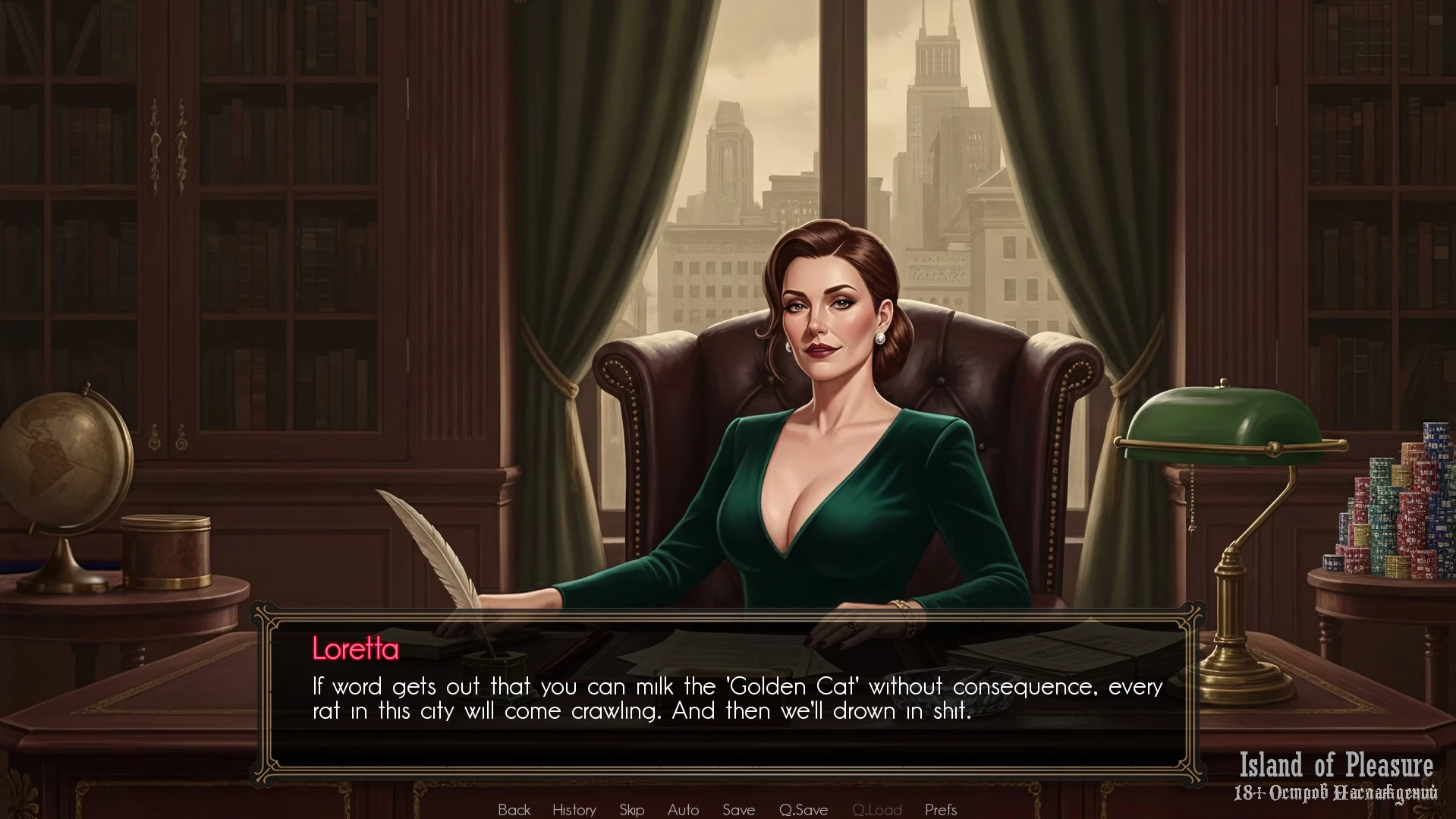Go Back to the previous line

(514, 809)
